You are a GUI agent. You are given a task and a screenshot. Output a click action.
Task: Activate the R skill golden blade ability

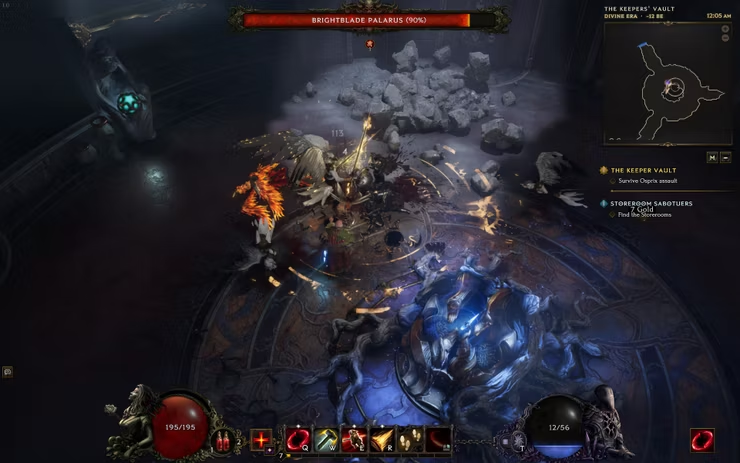point(381,438)
